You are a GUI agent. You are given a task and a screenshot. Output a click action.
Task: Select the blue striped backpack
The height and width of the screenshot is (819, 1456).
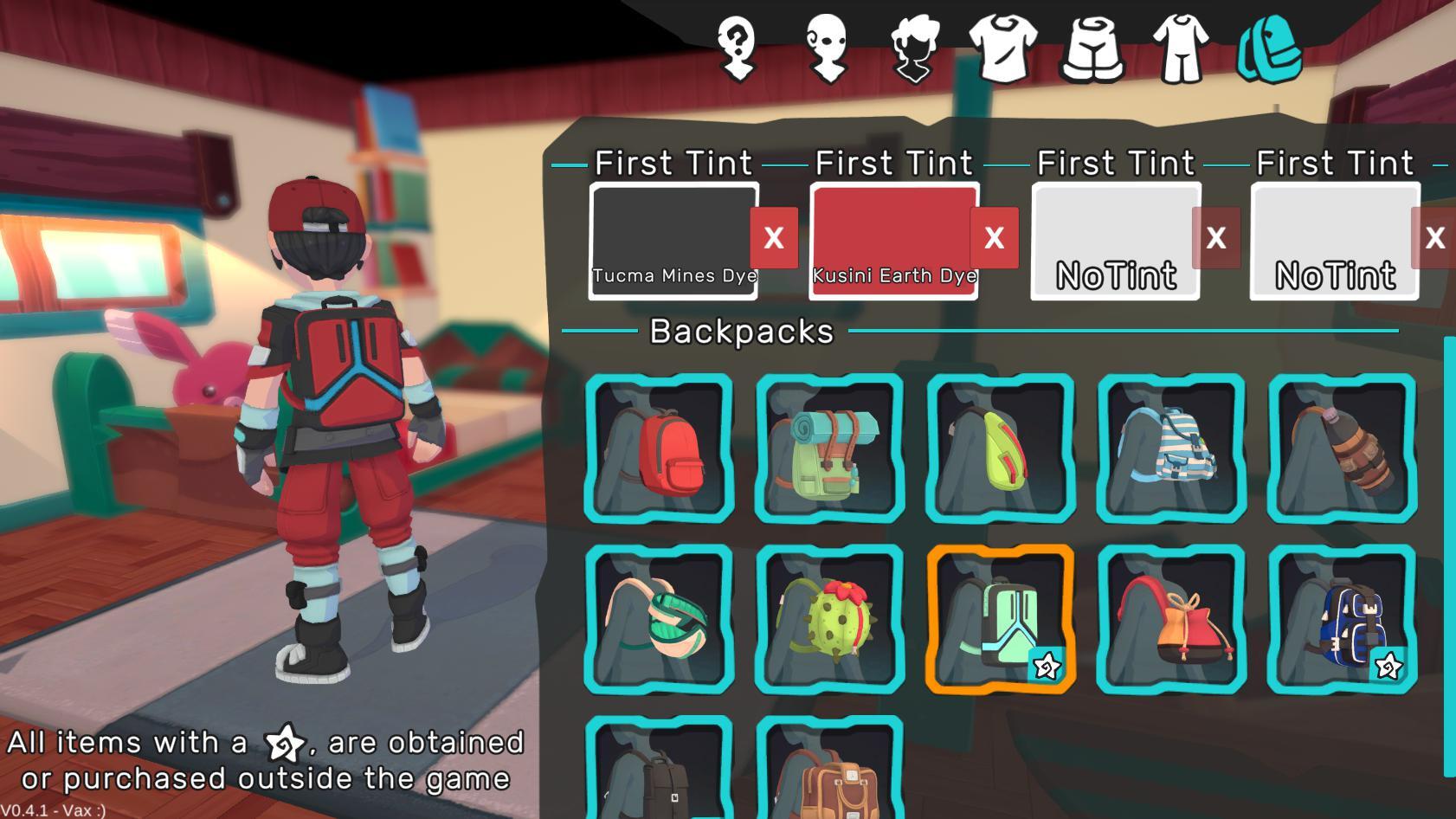pyautogui.click(x=1171, y=448)
